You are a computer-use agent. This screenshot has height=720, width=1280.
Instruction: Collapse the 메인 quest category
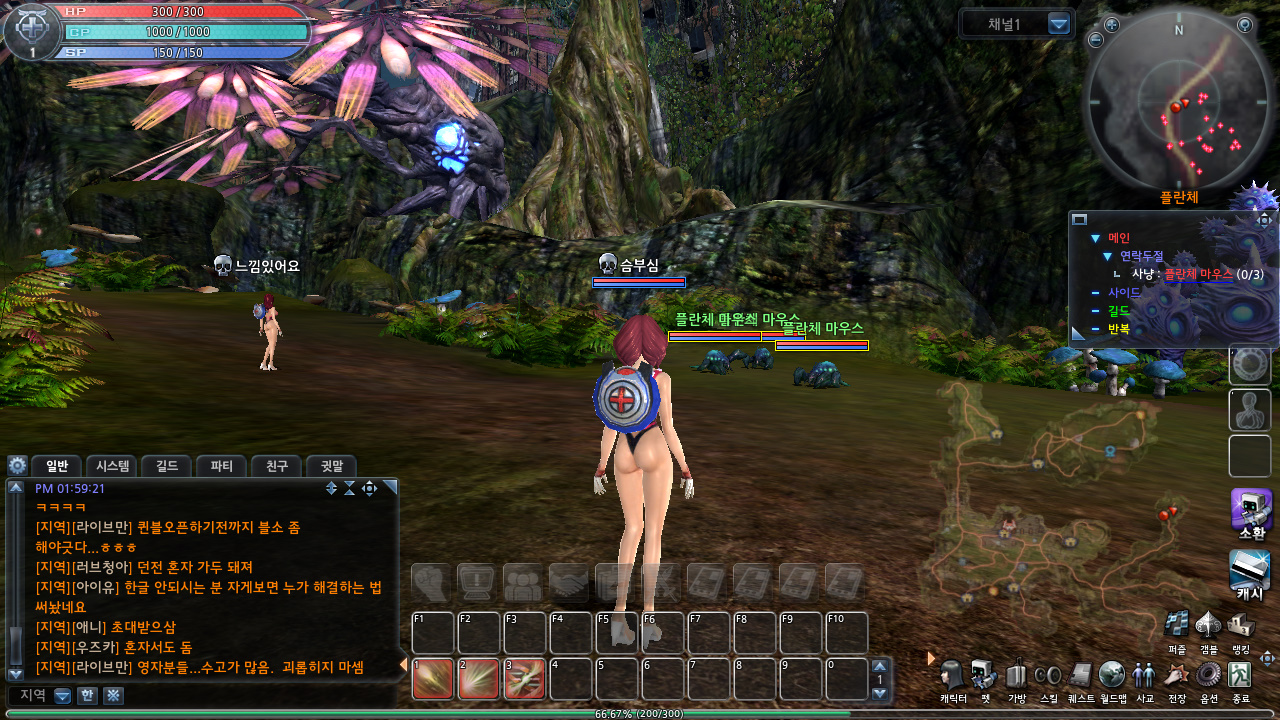[x=1095, y=238]
